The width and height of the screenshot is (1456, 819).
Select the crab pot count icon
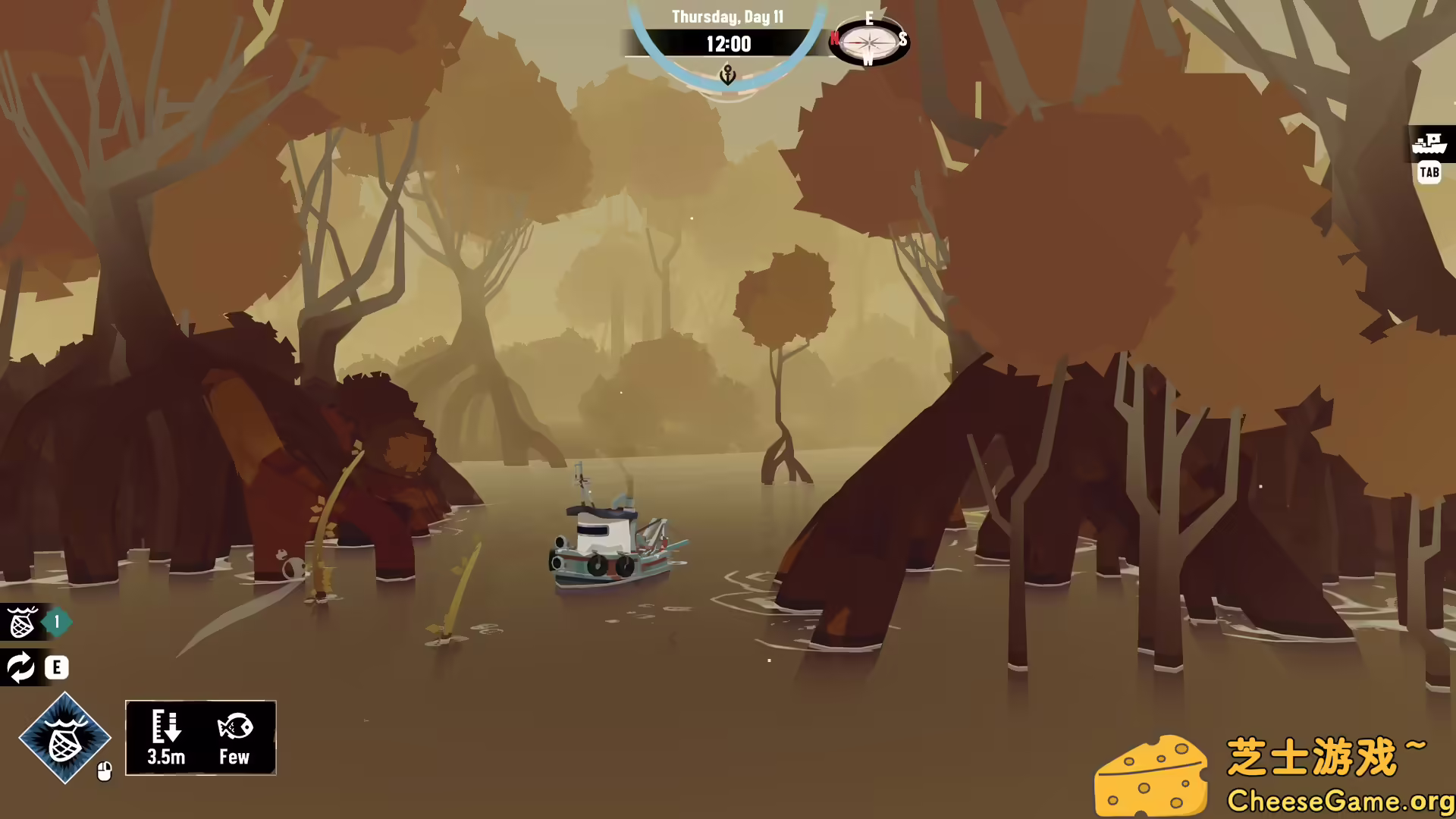tap(22, 623)
